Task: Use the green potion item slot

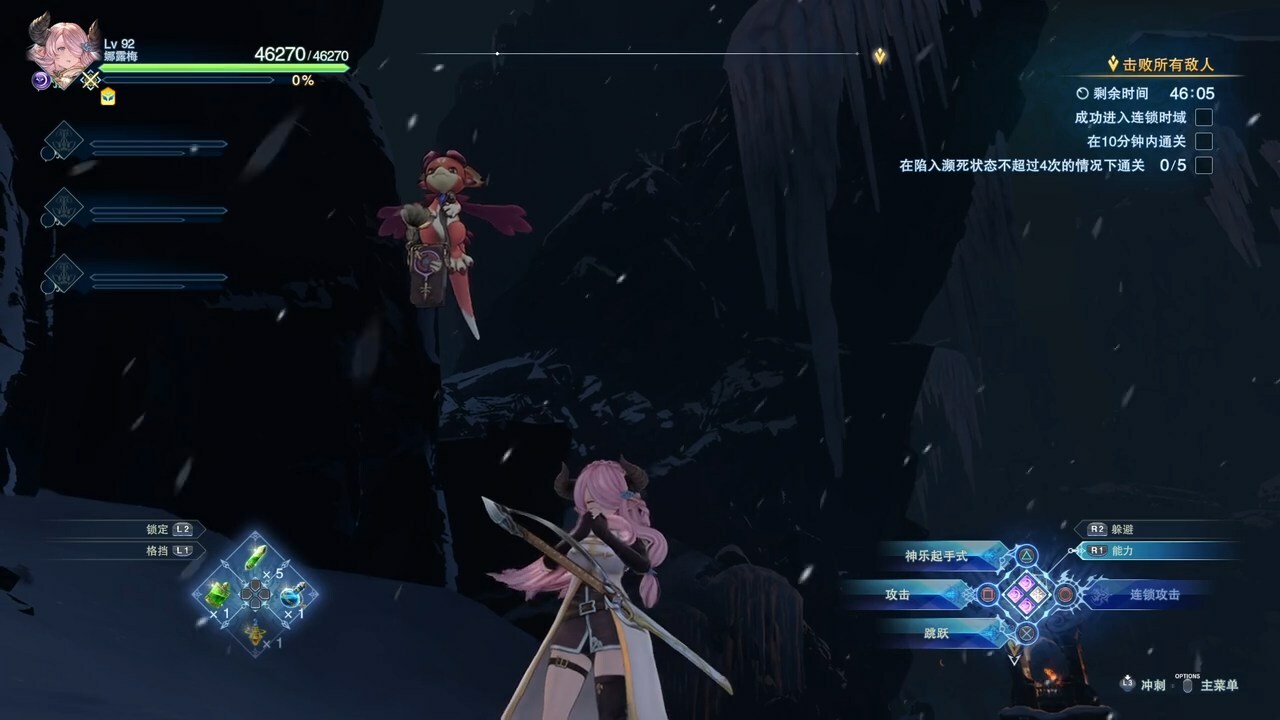Action: click(219, 594)
